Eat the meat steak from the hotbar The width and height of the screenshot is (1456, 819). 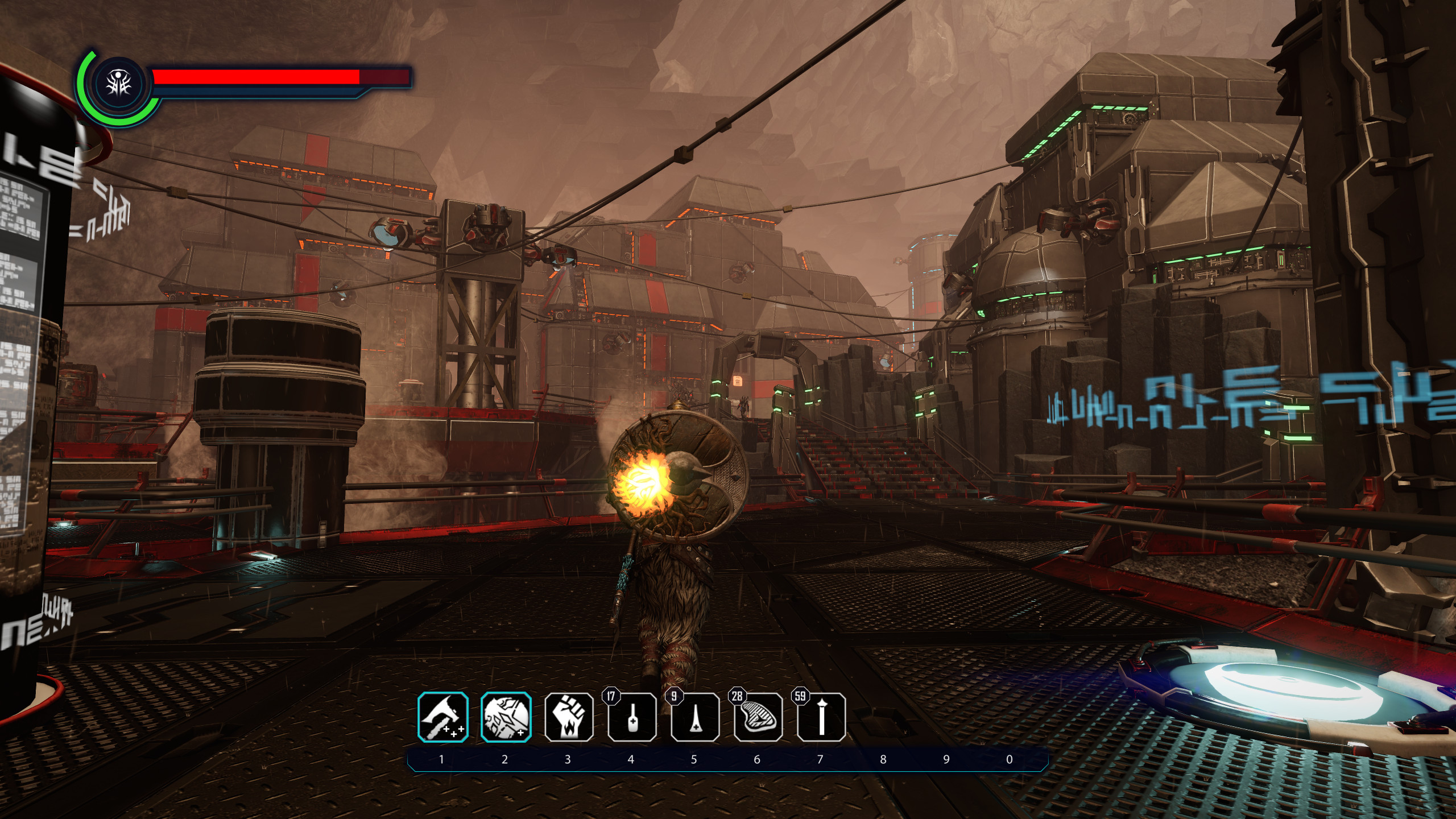[758, 718]
